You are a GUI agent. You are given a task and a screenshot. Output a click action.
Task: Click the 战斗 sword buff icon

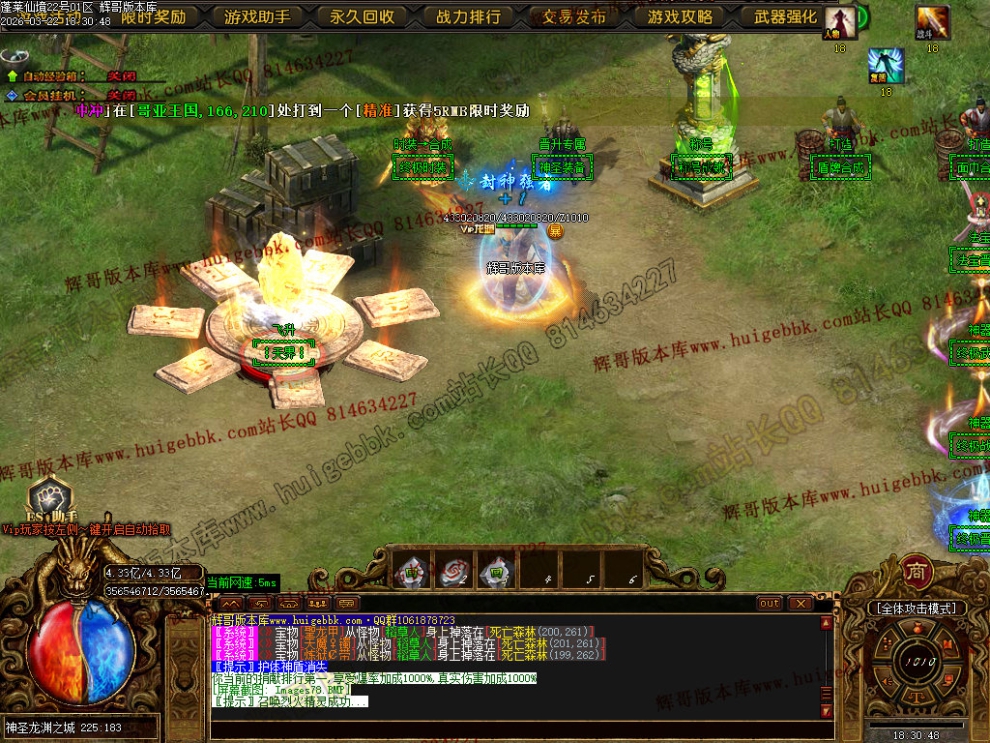tap(932, 22)
